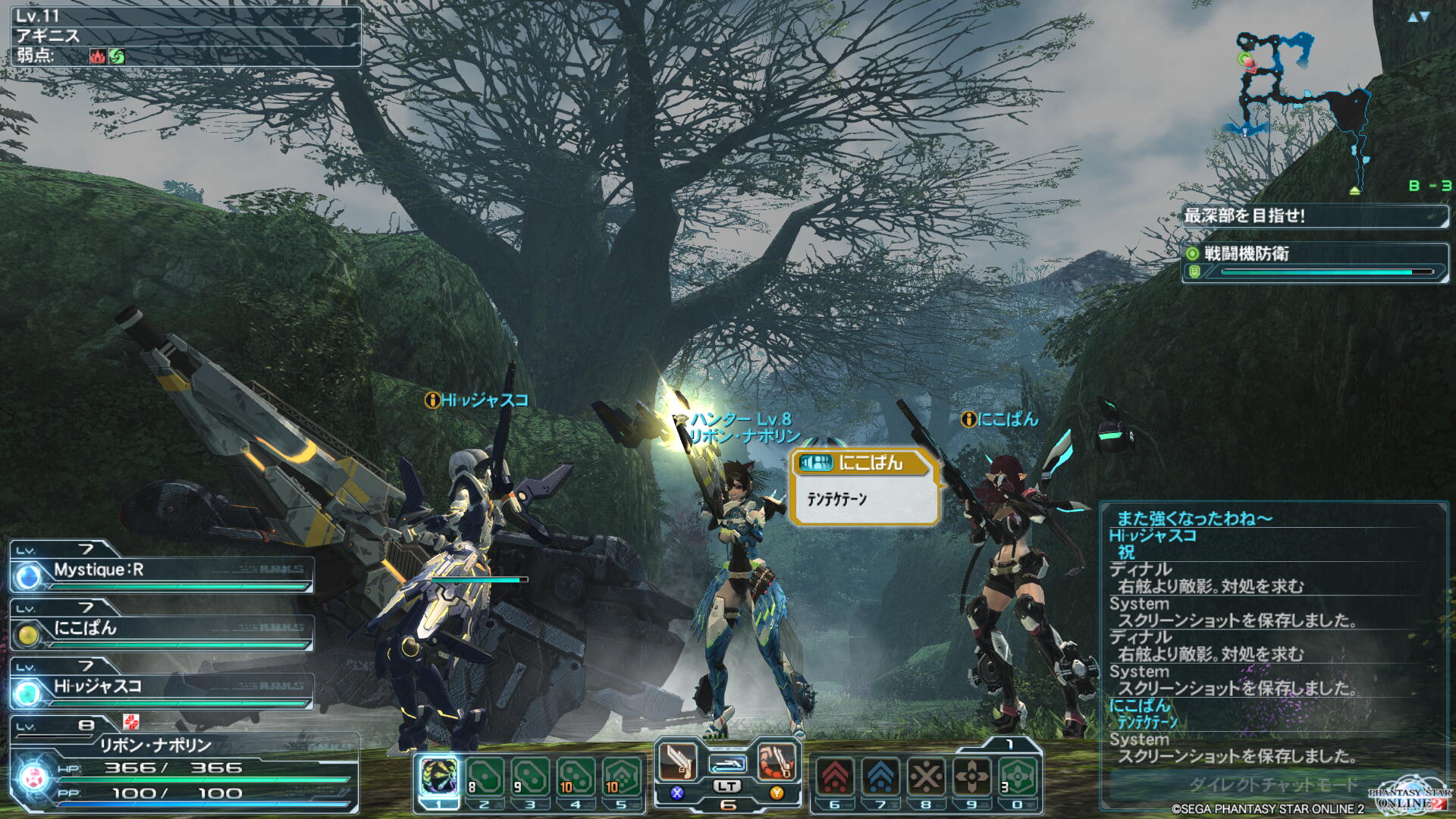Use the green hexagon item in slot 0
Viewport: 1456px width, 819px height.
click(x=1018, y=776)
